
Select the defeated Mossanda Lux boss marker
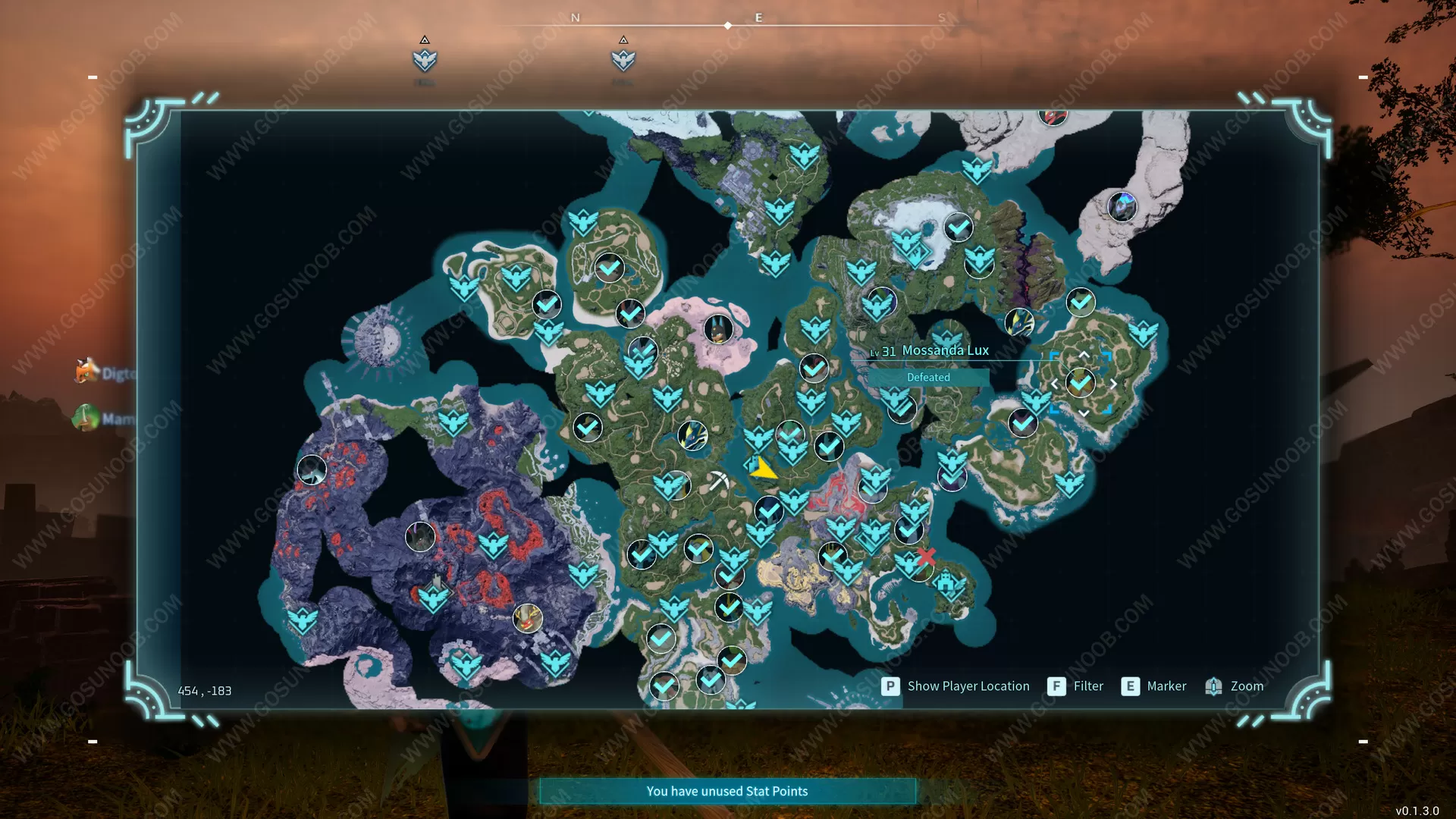1081,383
